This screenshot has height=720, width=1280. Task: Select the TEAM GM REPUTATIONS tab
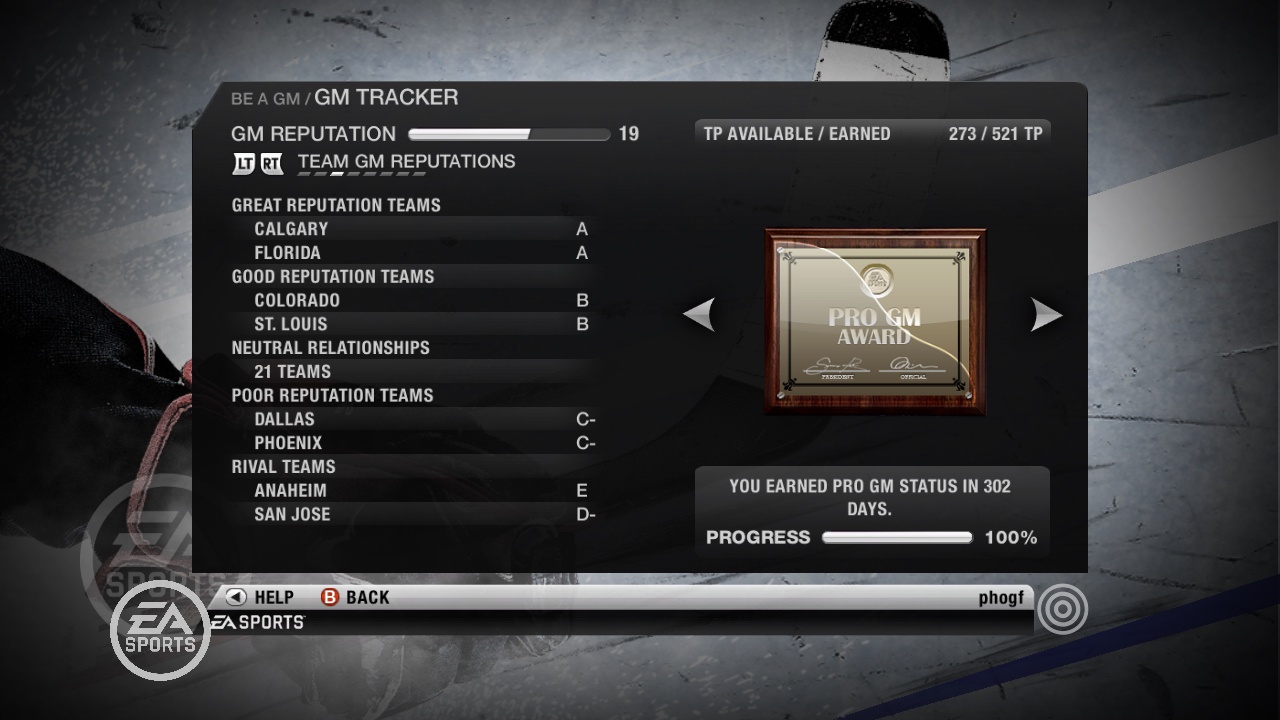(x=404, y=161)
